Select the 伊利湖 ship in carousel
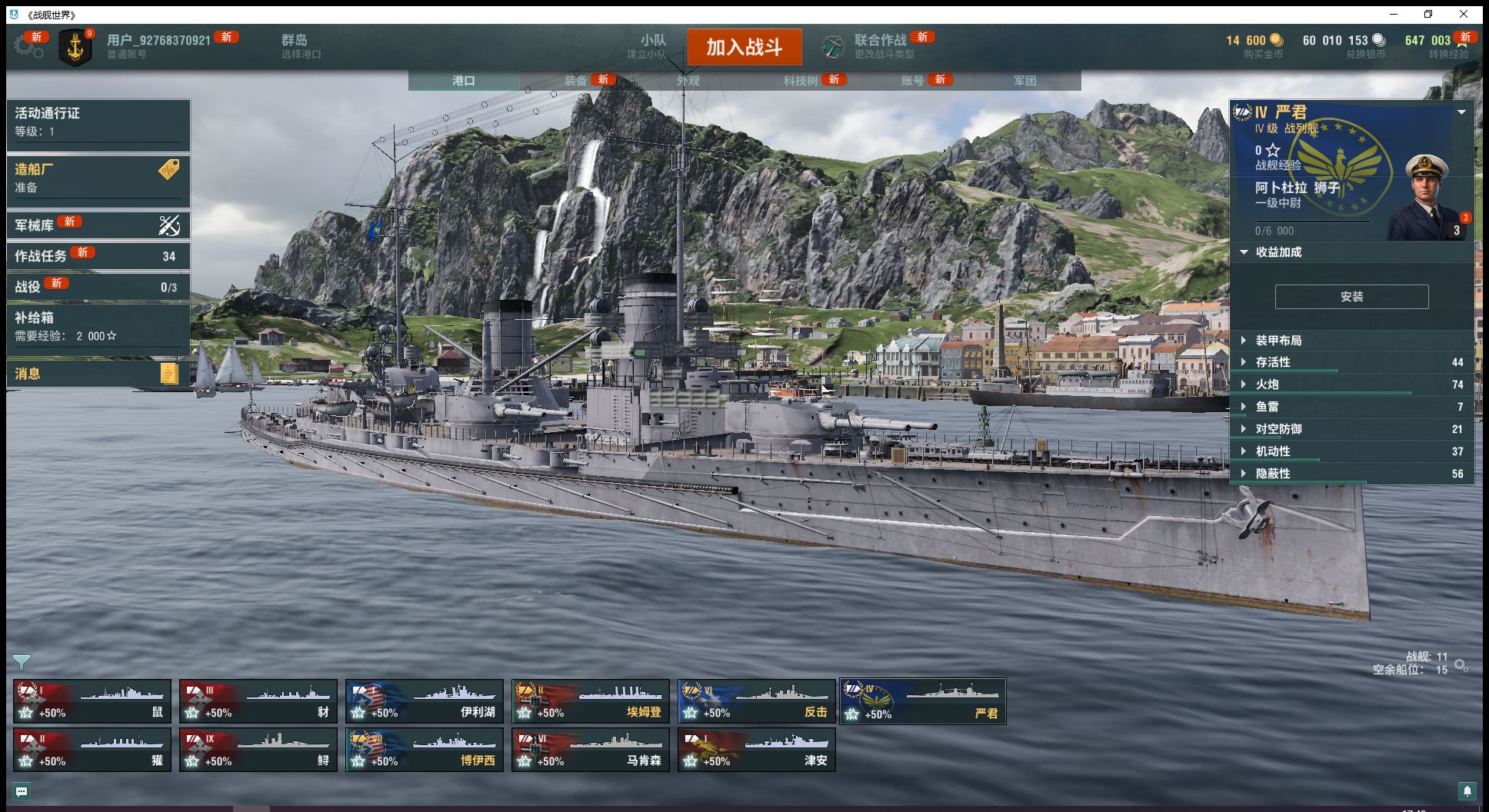Image resolution: width=1489 pixels, height=812 pixels. (425, 701)
